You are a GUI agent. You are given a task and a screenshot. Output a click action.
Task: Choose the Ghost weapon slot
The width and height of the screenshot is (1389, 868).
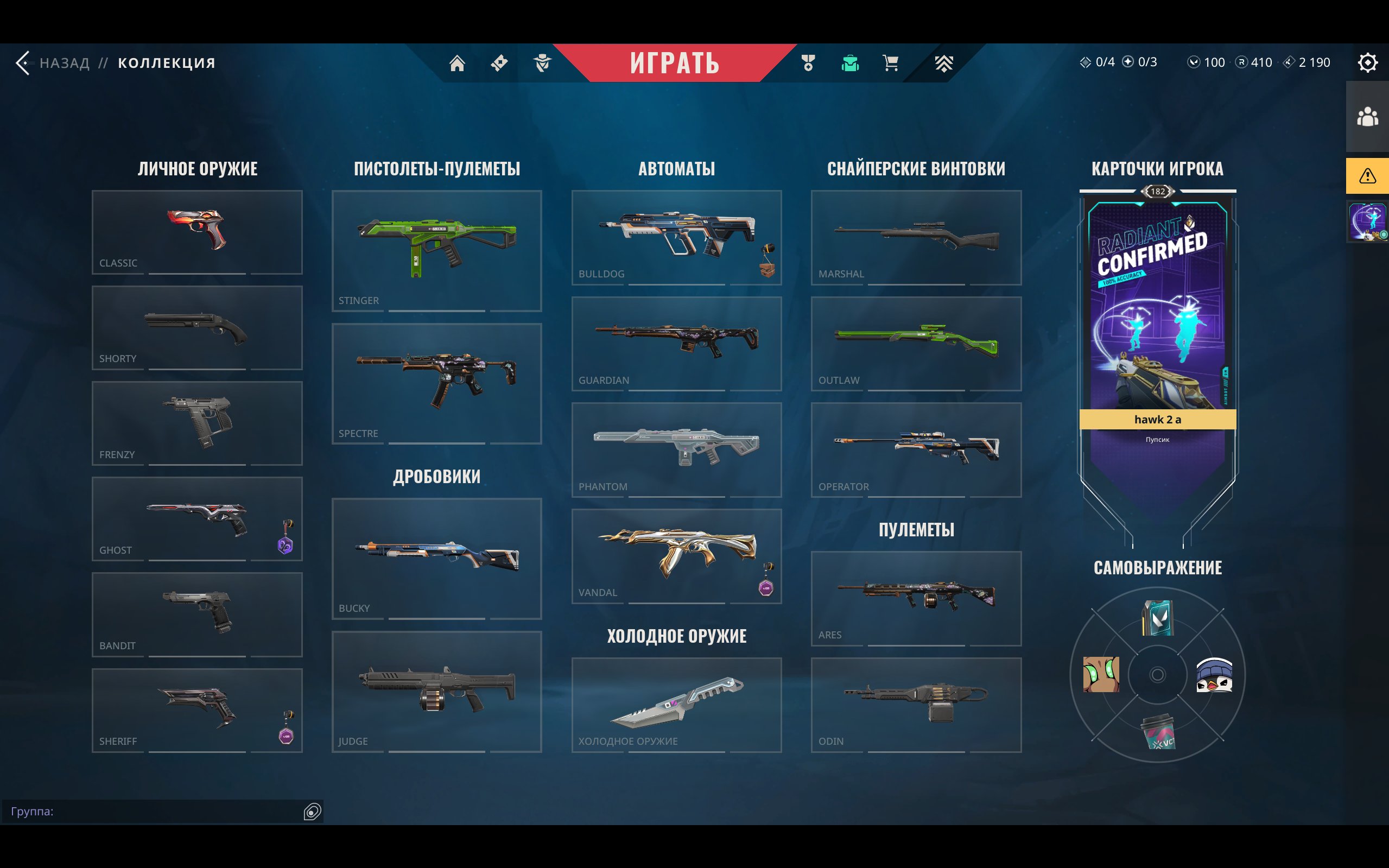pos(197,518)
